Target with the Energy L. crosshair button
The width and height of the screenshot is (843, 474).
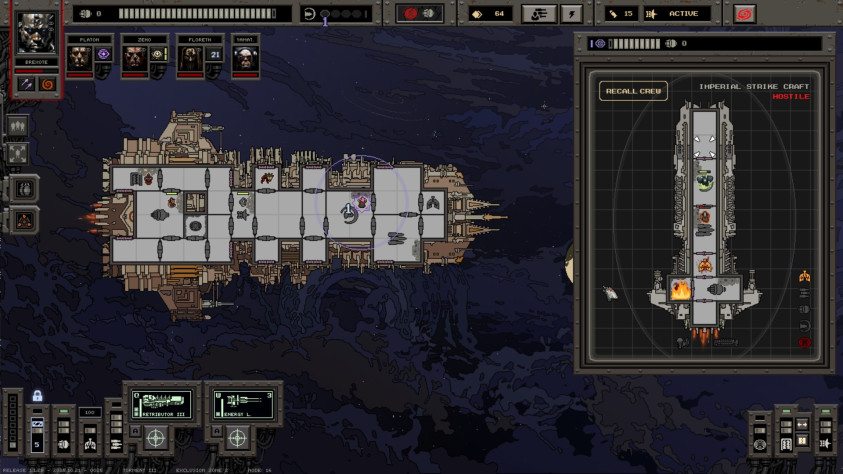coord(237,437)
